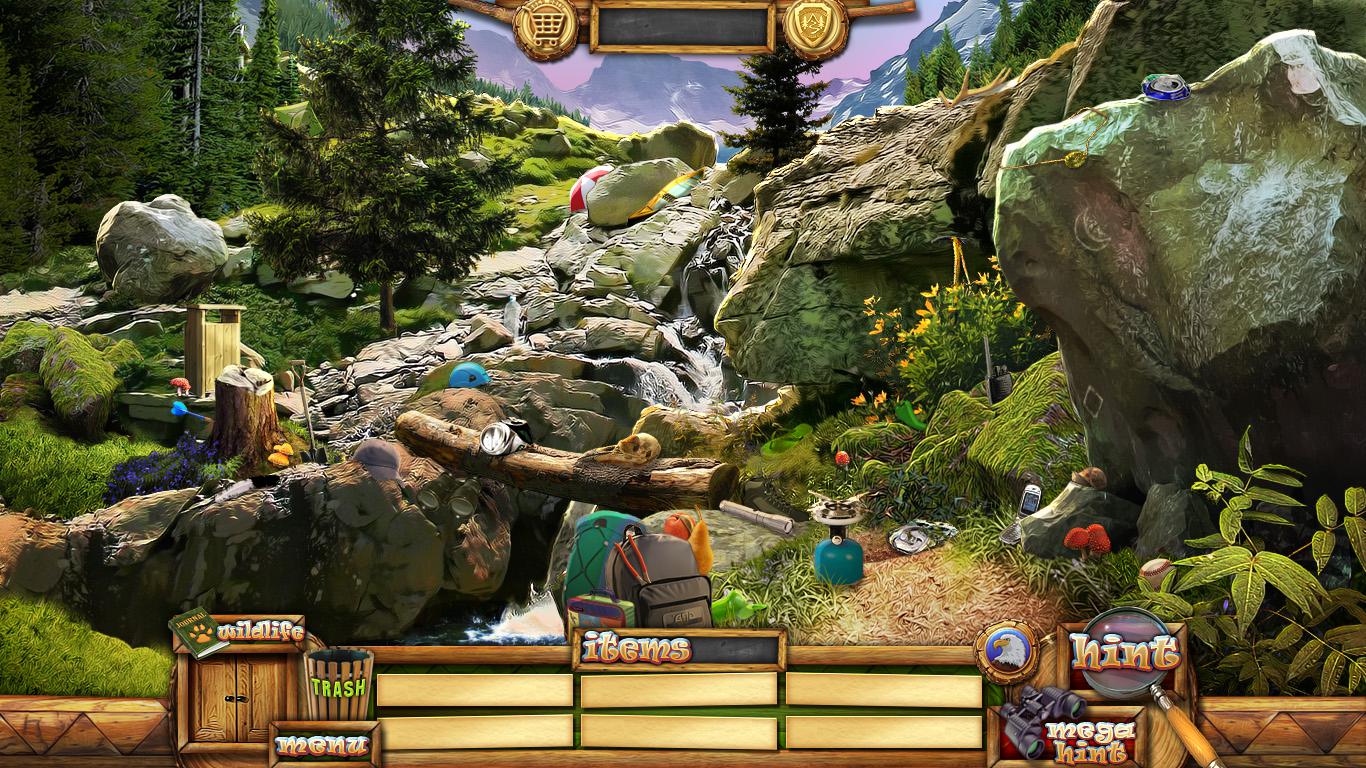
Task: Click the eagle medallion icon
Action: pyautogui.click(x=1006, y=652)
